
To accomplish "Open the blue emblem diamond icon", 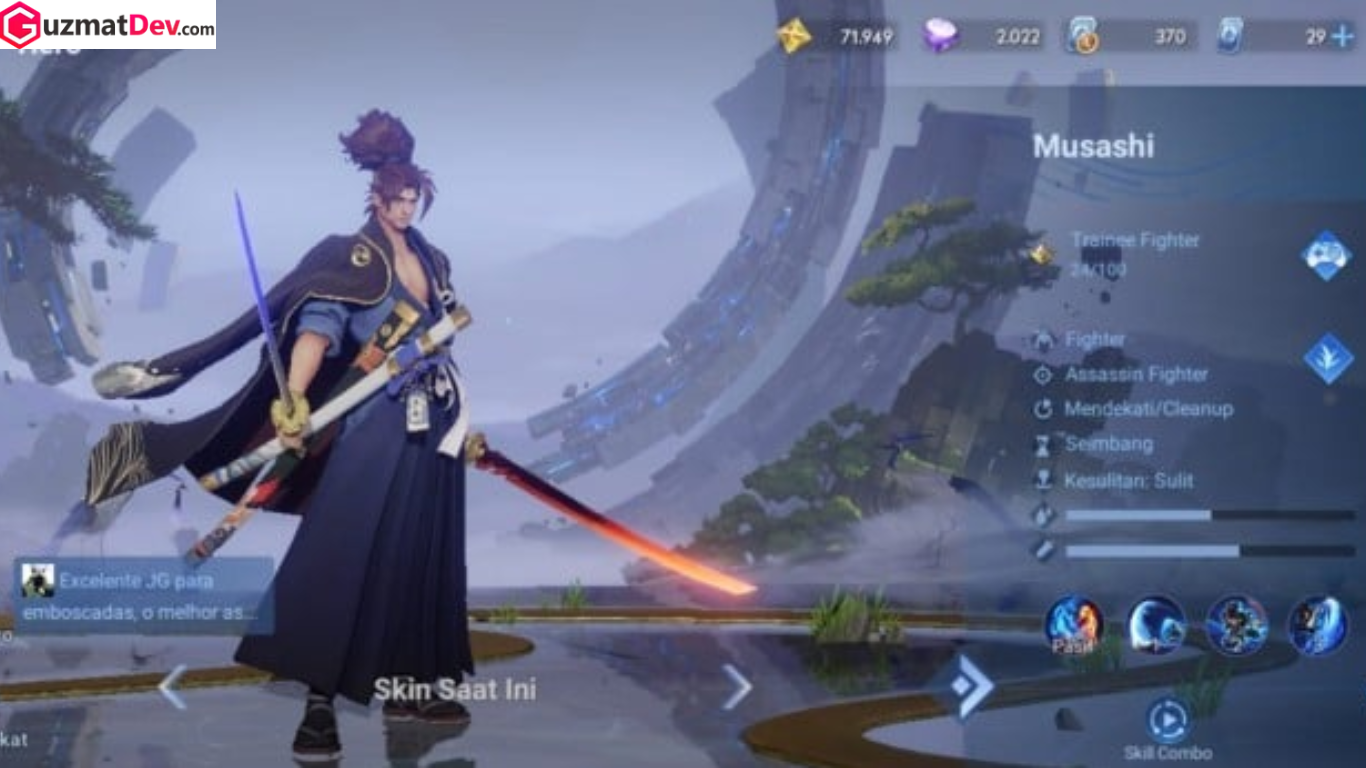I will pyautogui.click(x=1328, y=358).
